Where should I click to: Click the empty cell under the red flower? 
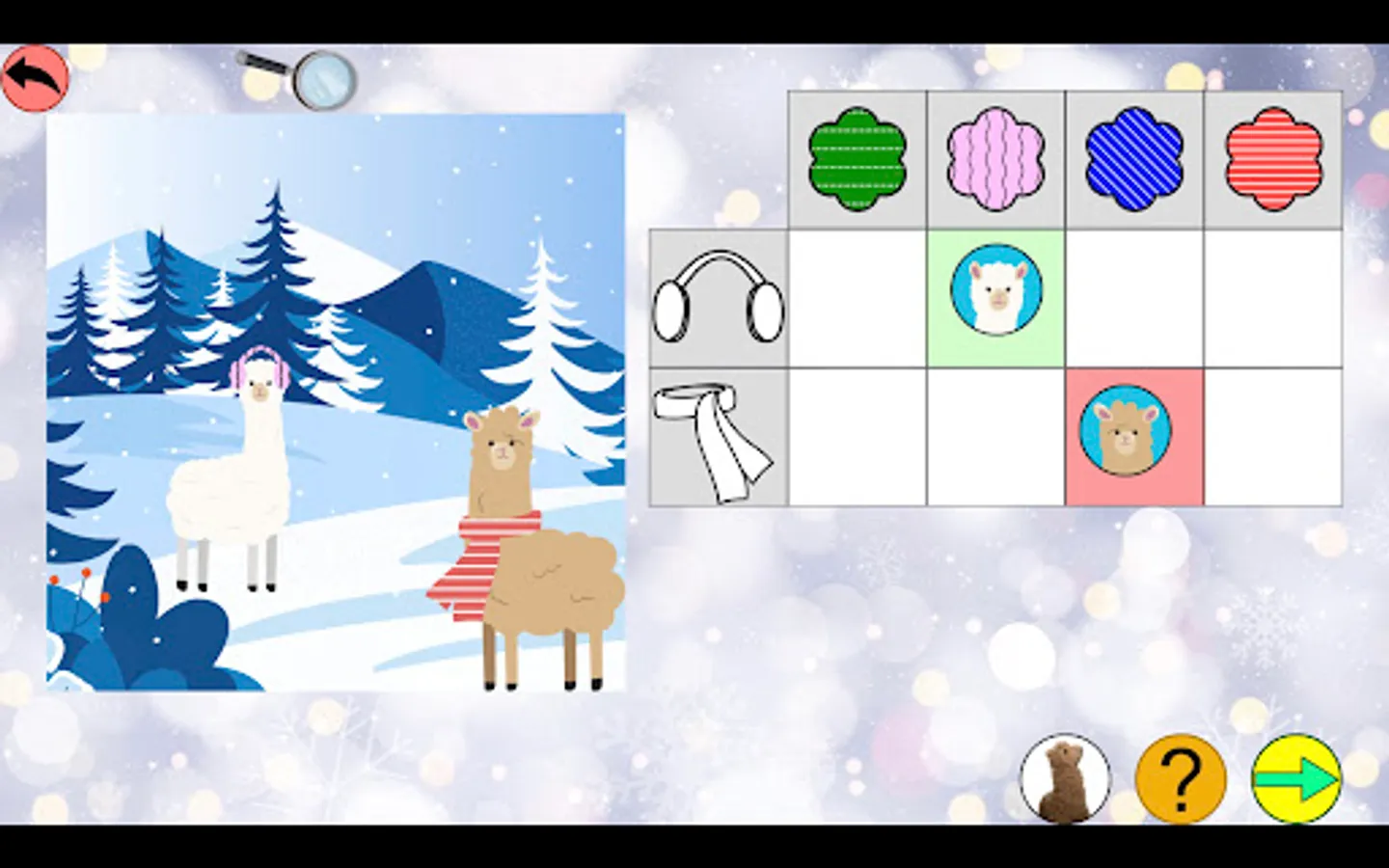pos(1271,297)
